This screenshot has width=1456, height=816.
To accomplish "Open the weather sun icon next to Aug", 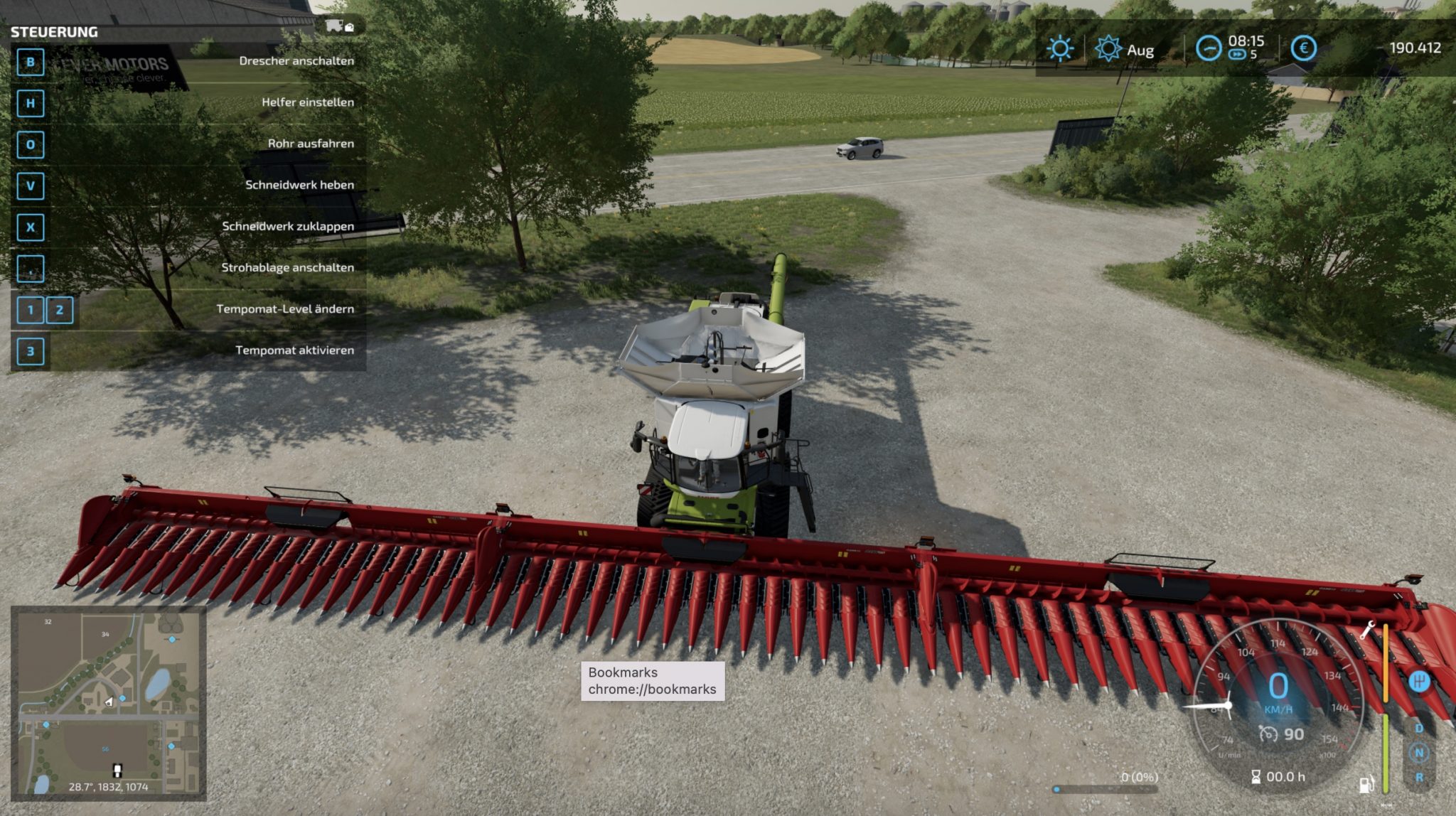I will tap(1108, 48).
